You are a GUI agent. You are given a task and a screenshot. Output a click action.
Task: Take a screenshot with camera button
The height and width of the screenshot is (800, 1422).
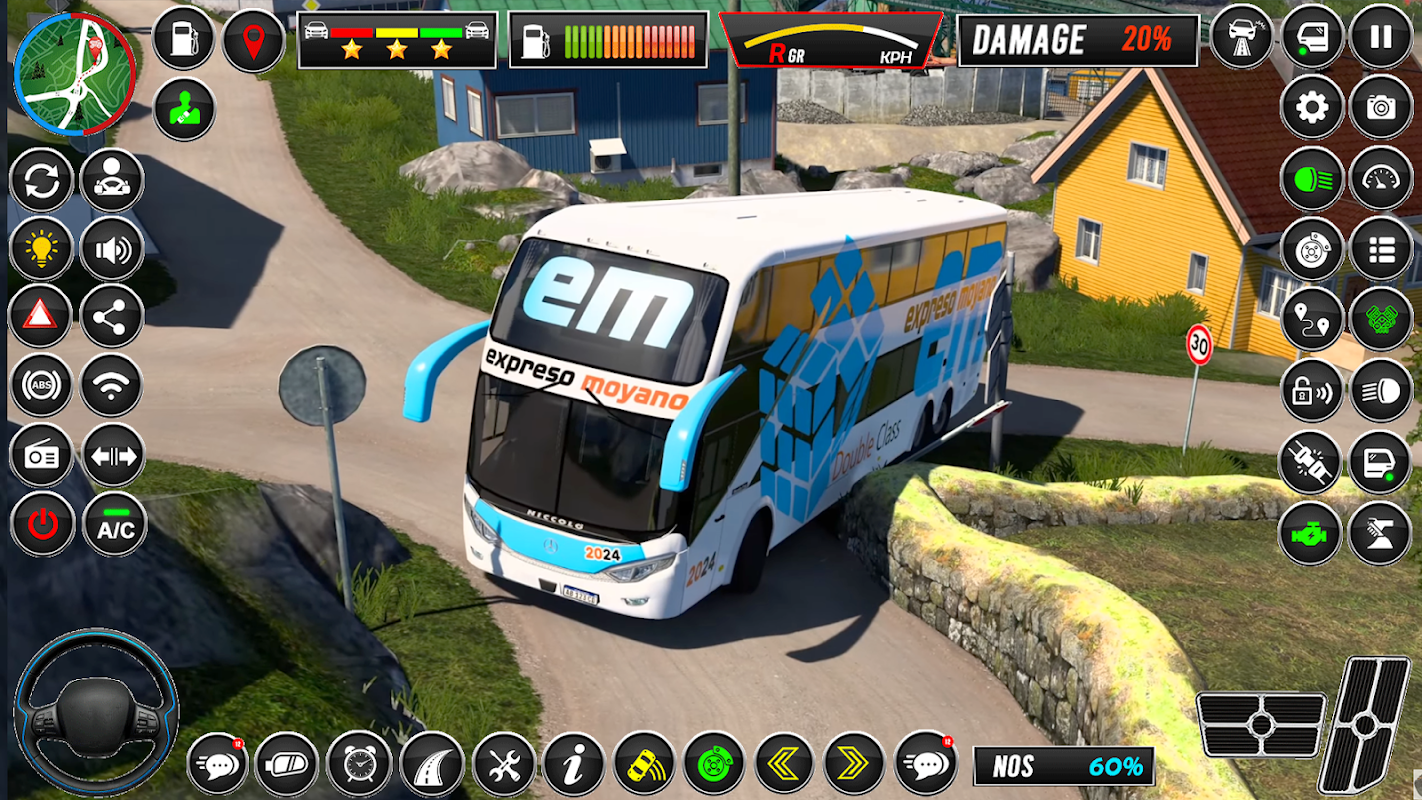1381,106
